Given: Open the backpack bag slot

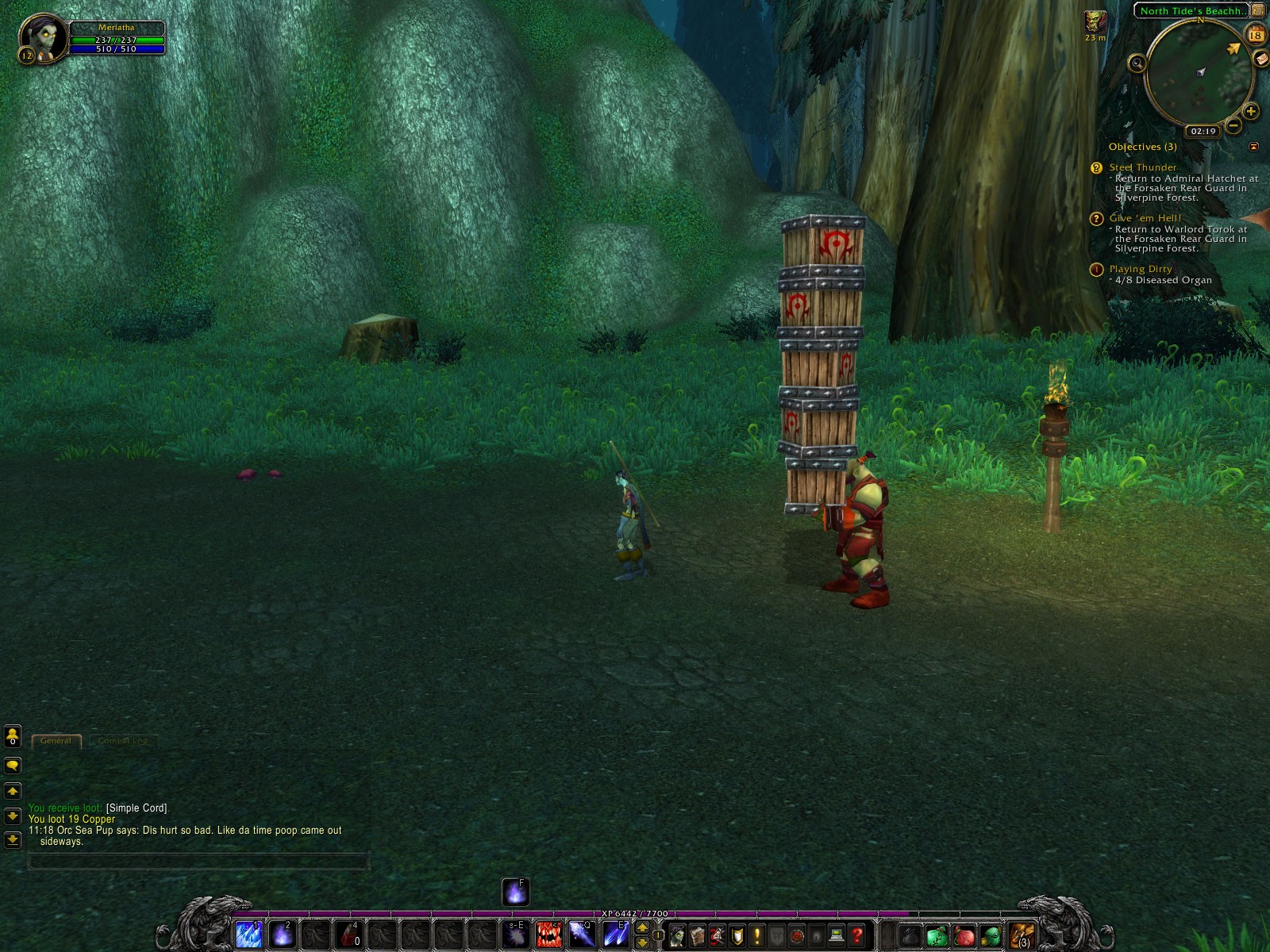Looking at the screenshot, I should tap(1022, 936).
